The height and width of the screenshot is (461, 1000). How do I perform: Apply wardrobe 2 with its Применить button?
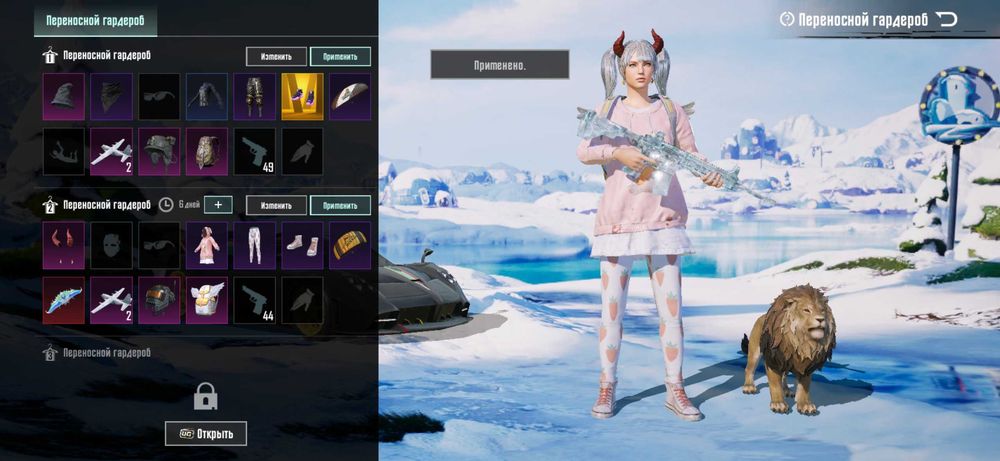click(x=340, y=205)
